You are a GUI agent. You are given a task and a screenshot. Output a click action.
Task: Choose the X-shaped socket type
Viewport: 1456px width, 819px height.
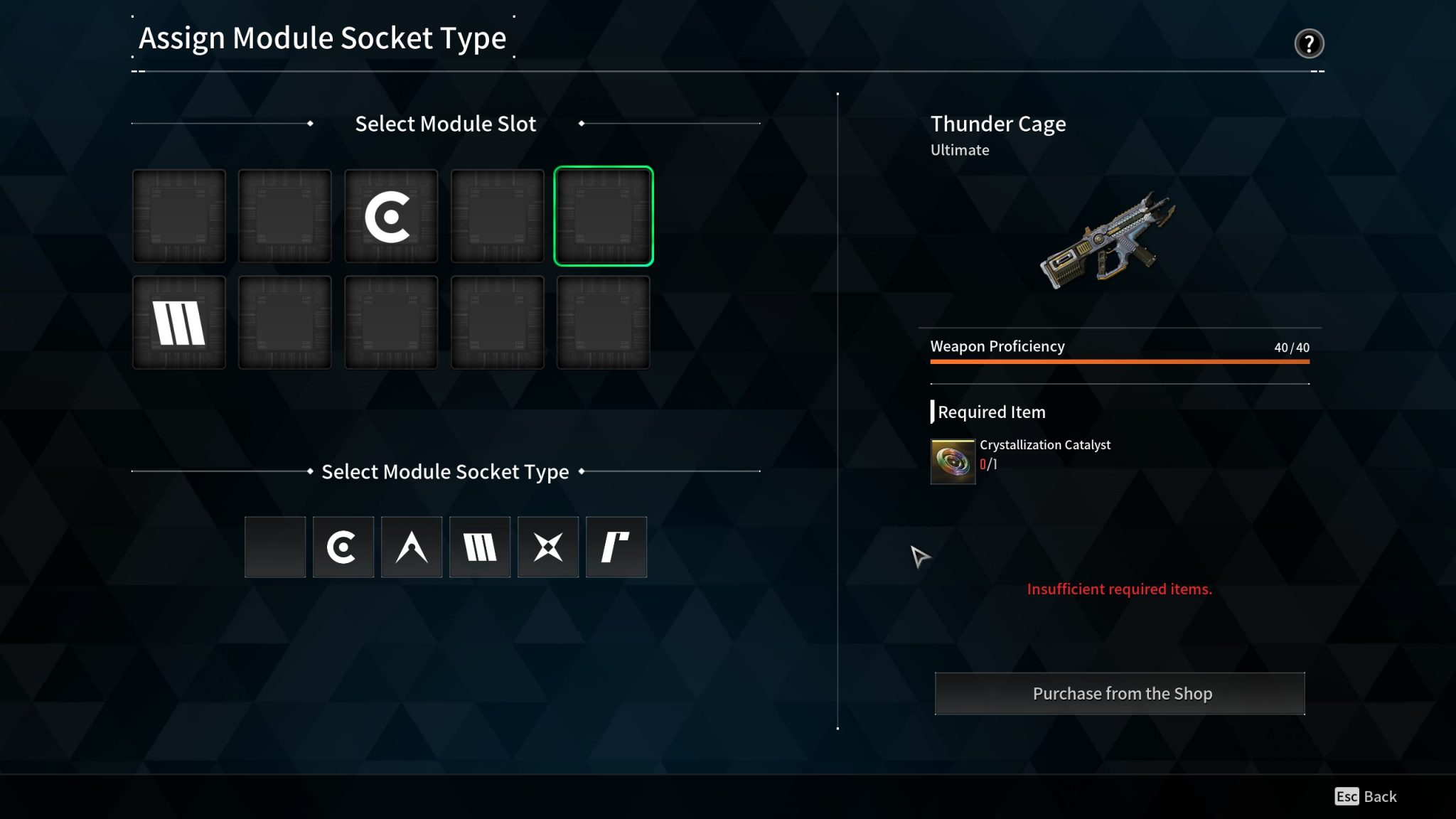click(548, 547)
